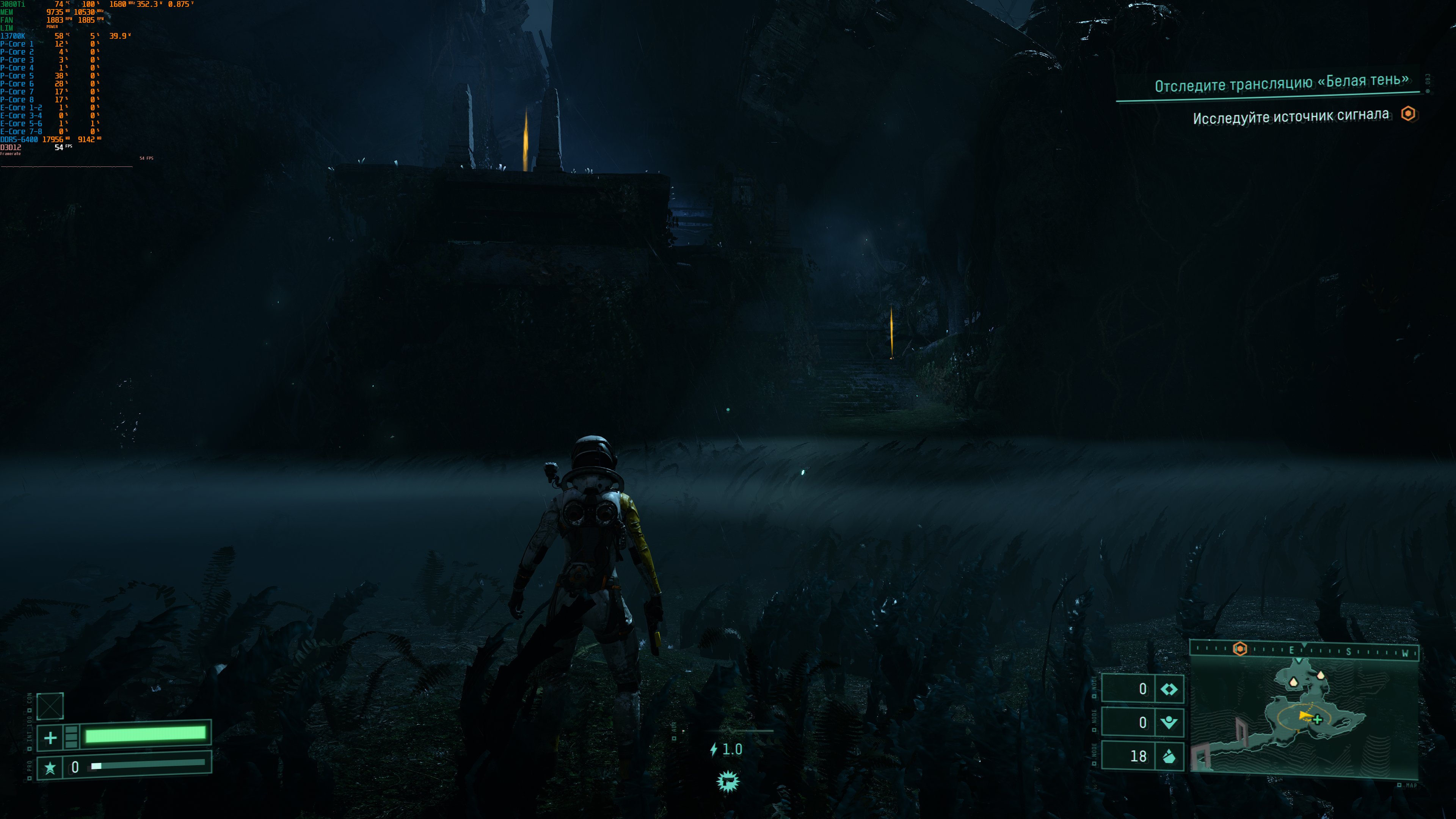Screen dimensions: 1456x819
Task: Click the orange hexagon beside «Исследуйте источник сигнала»
Action: click(x=1408, y=114)
